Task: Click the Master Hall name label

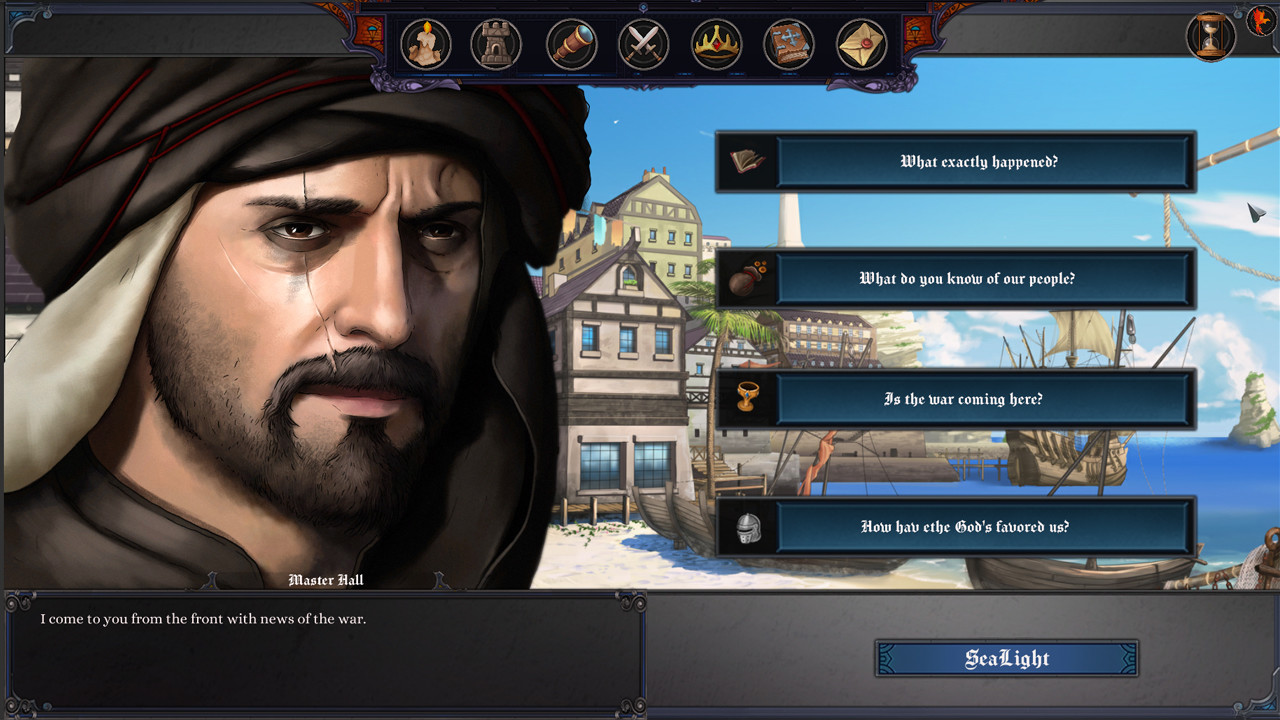Action: [x=326, y=580]
